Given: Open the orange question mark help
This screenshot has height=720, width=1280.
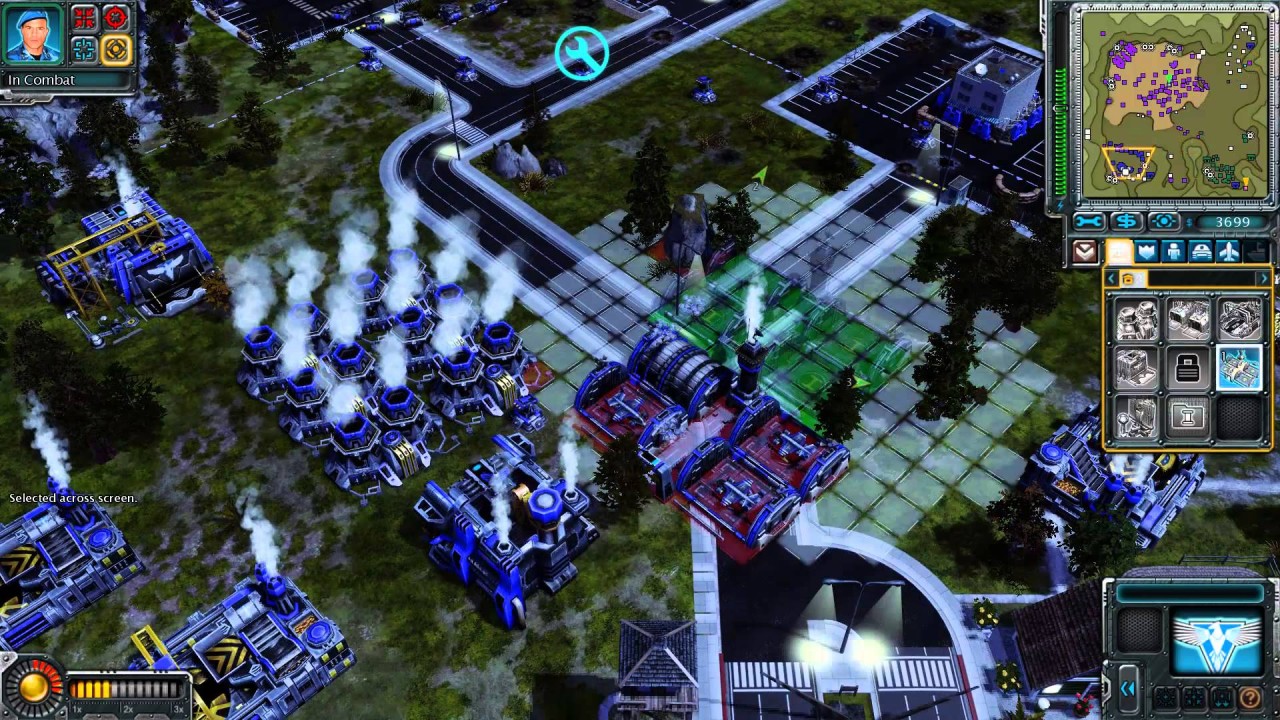Looking at the screenshot, I should point(1249,697).
